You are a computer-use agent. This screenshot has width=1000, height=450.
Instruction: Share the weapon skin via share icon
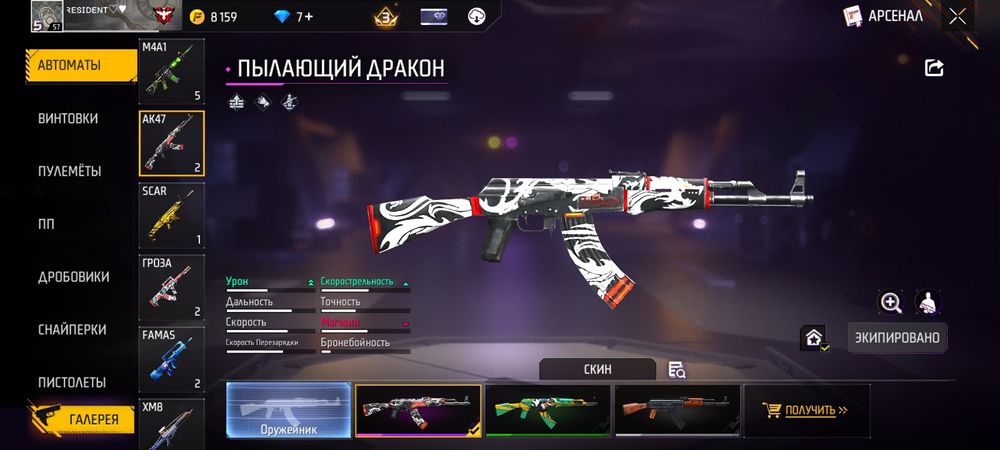point(934,68)
